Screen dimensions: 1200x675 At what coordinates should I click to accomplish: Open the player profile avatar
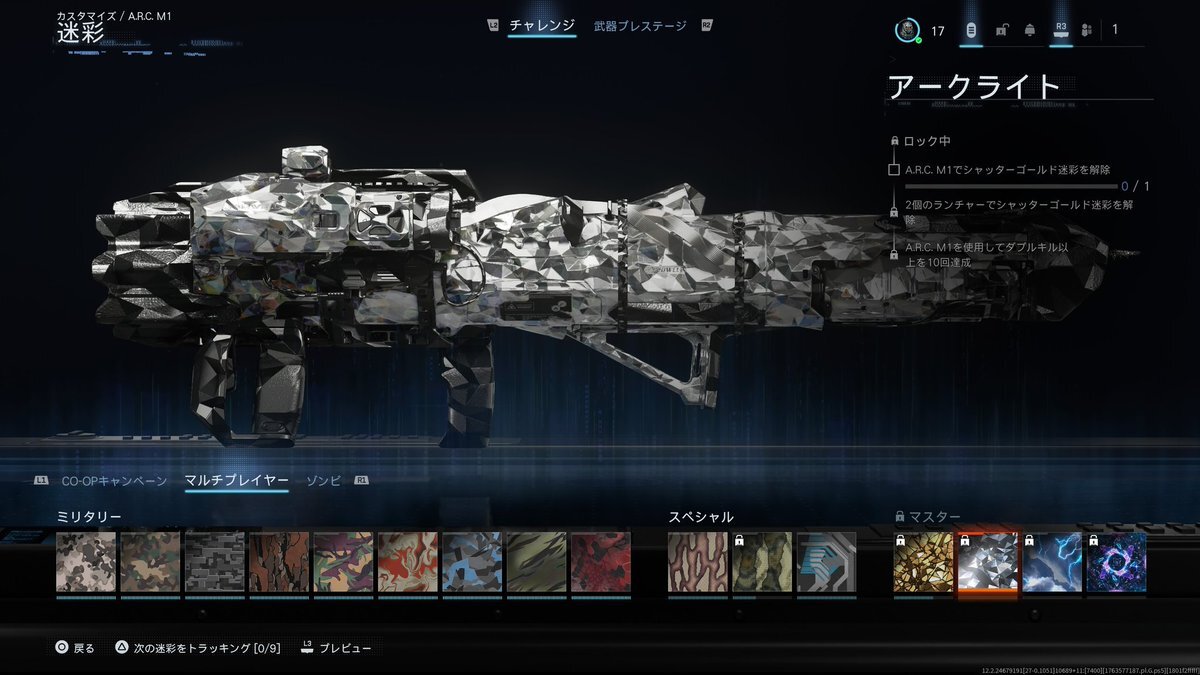pos(907,30)
